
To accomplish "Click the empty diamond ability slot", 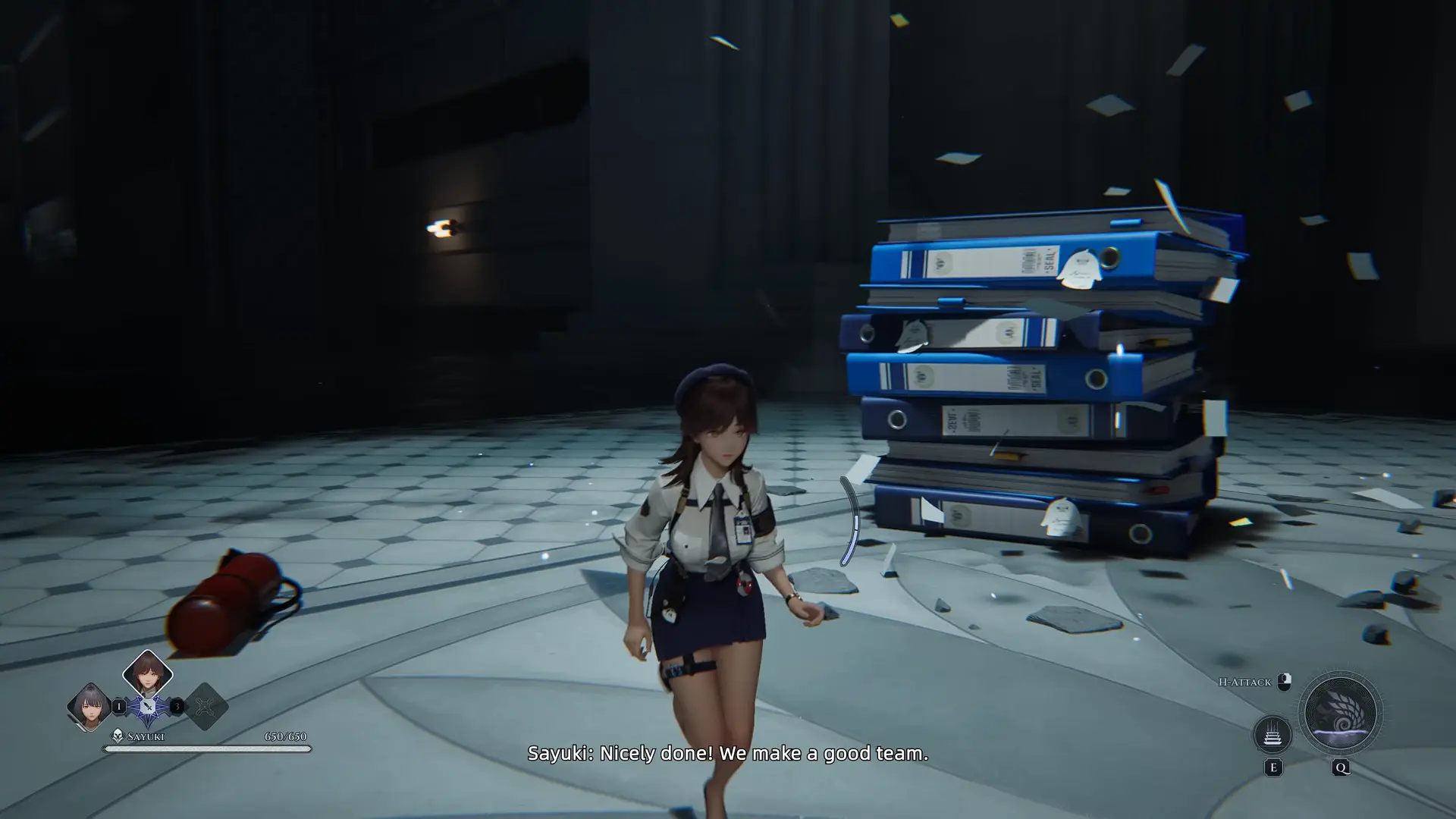I will click(205, 707).
